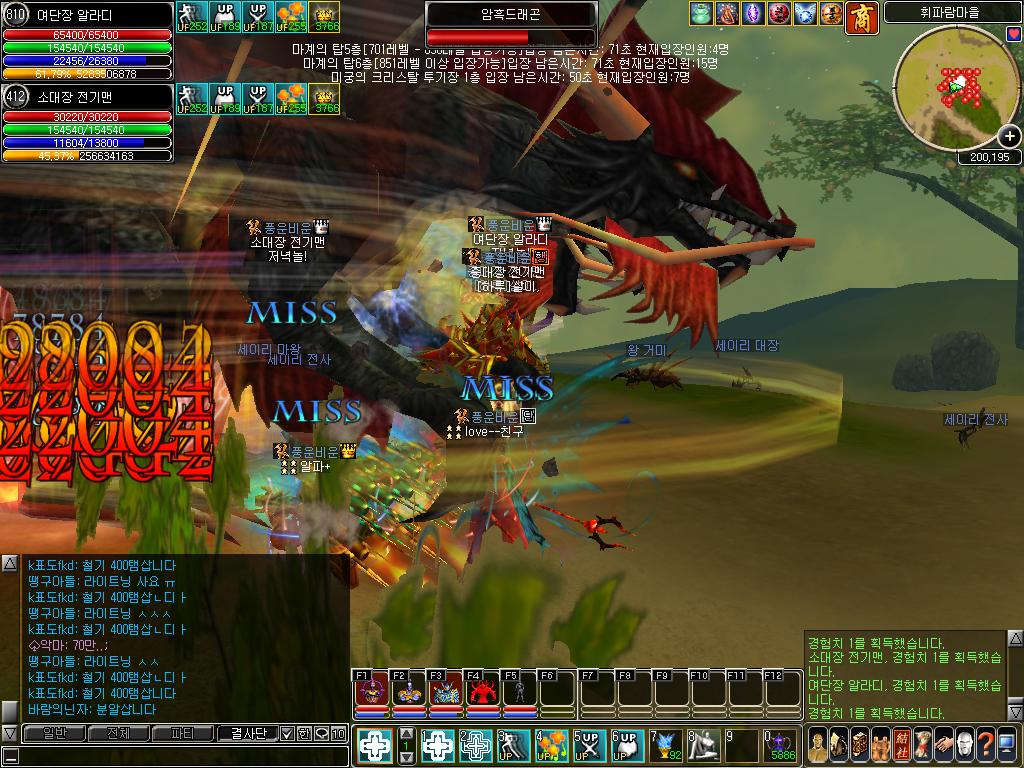1024x768 pixels.
Task: Toggle the chat filter checkbox
Action: 287,733
